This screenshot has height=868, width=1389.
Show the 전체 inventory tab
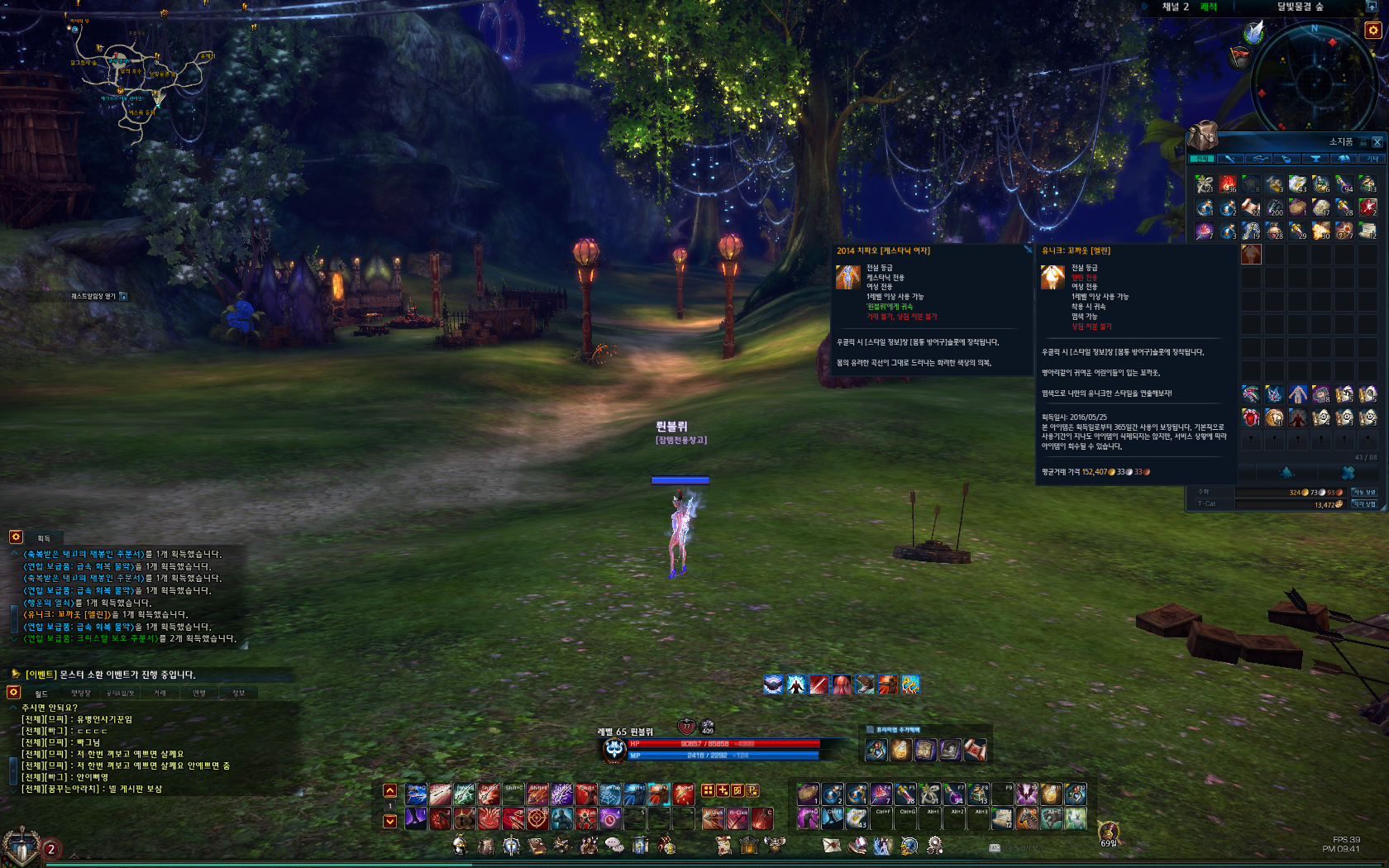click(1201, 159)
